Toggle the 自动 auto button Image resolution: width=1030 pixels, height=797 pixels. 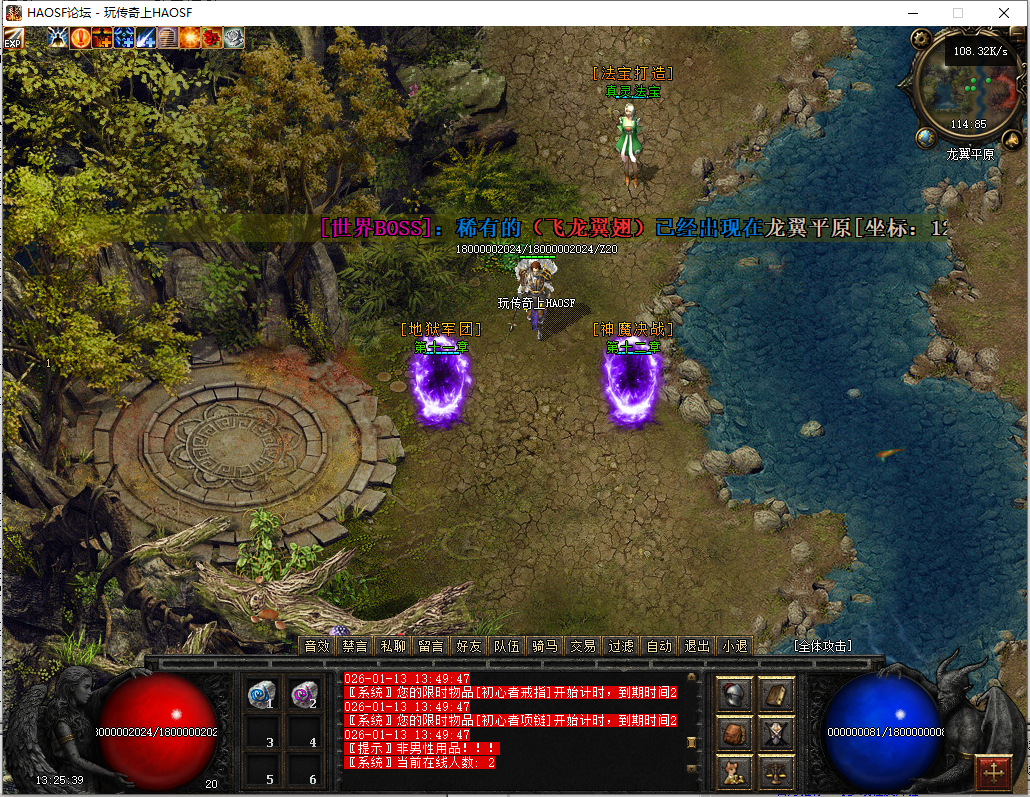click(x=658, y=646)
